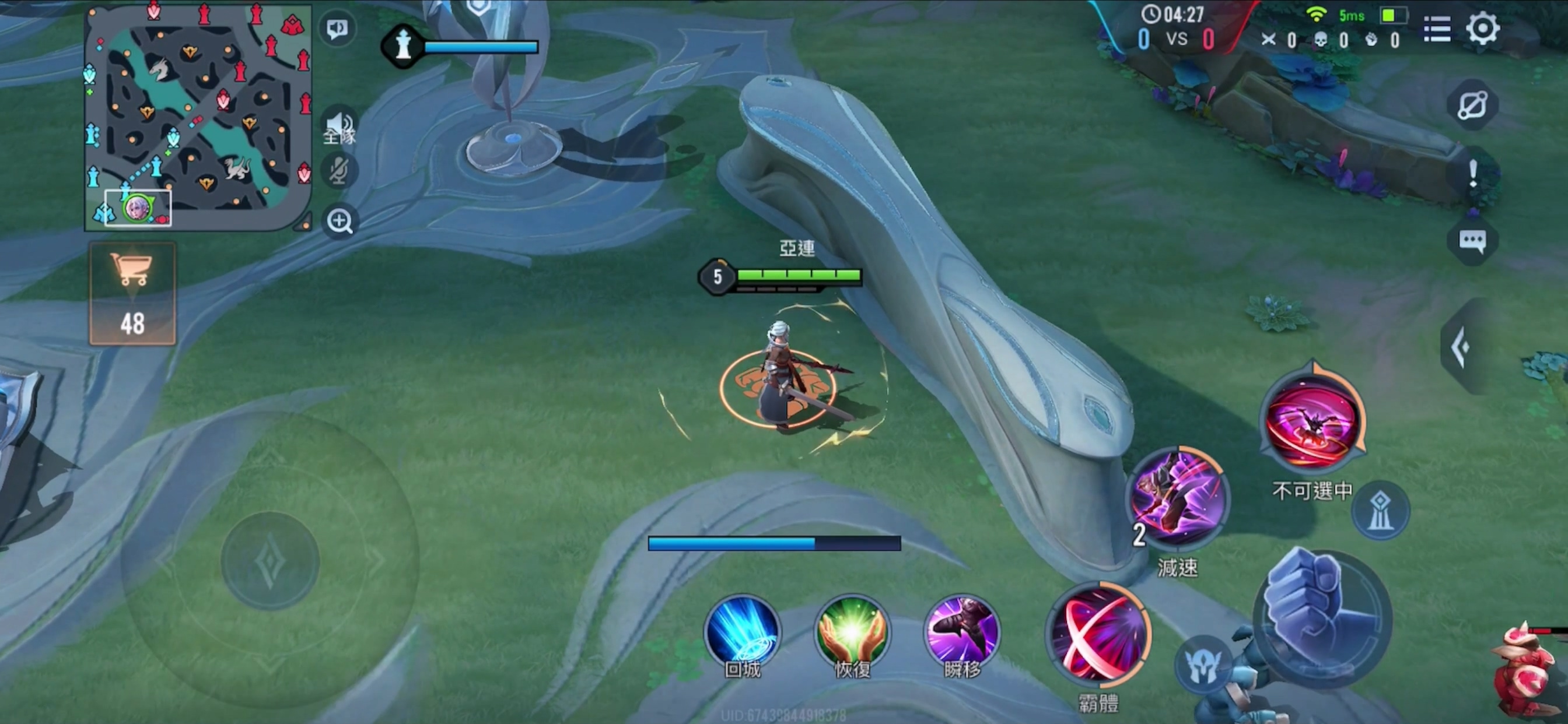Use the 減速 slow skill
The height and width of the screenshot is (724, 1568).
tap(1178, 497)
